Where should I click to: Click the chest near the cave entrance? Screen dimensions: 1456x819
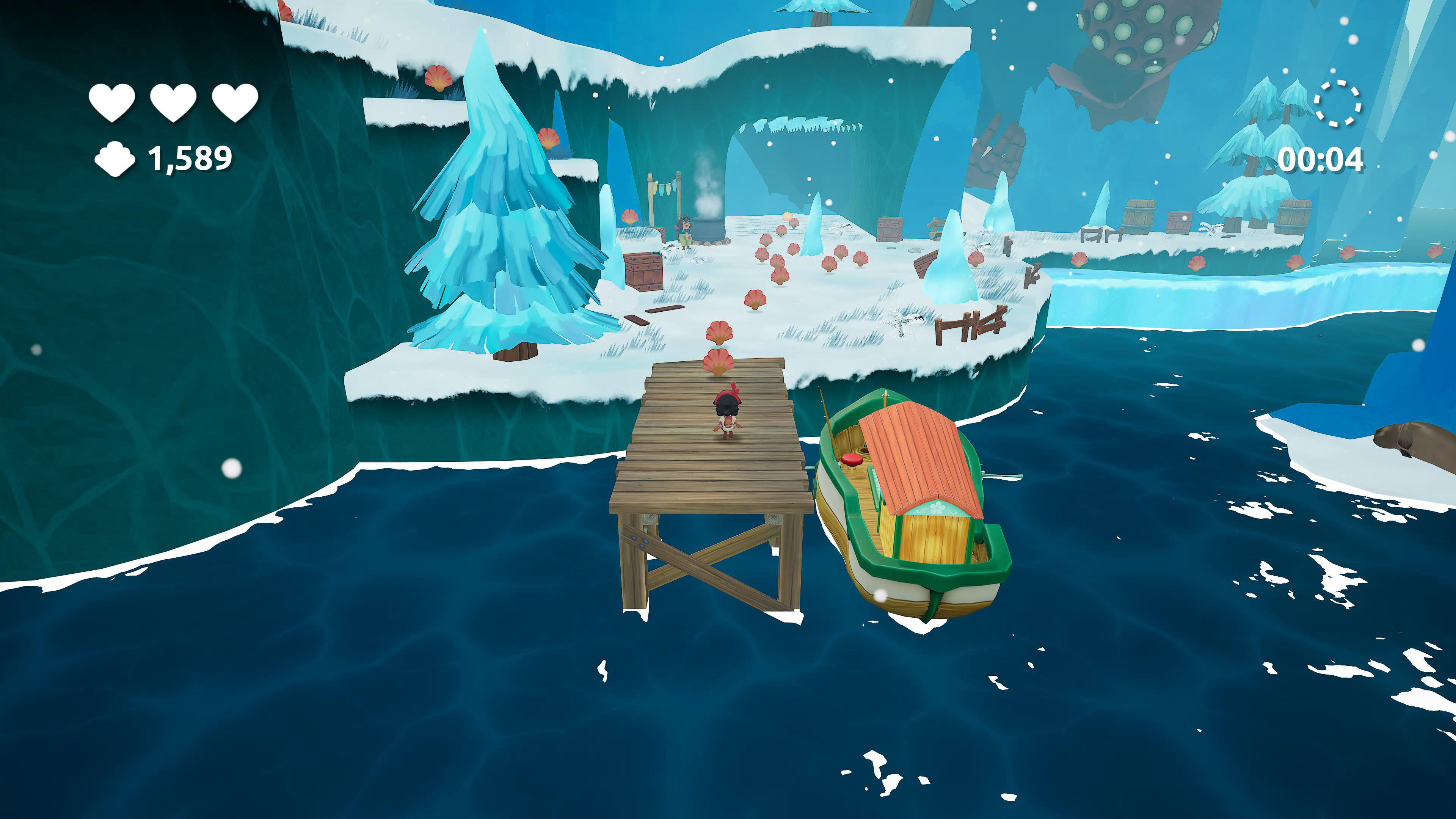pyautogui.click(x=890, y=229)
